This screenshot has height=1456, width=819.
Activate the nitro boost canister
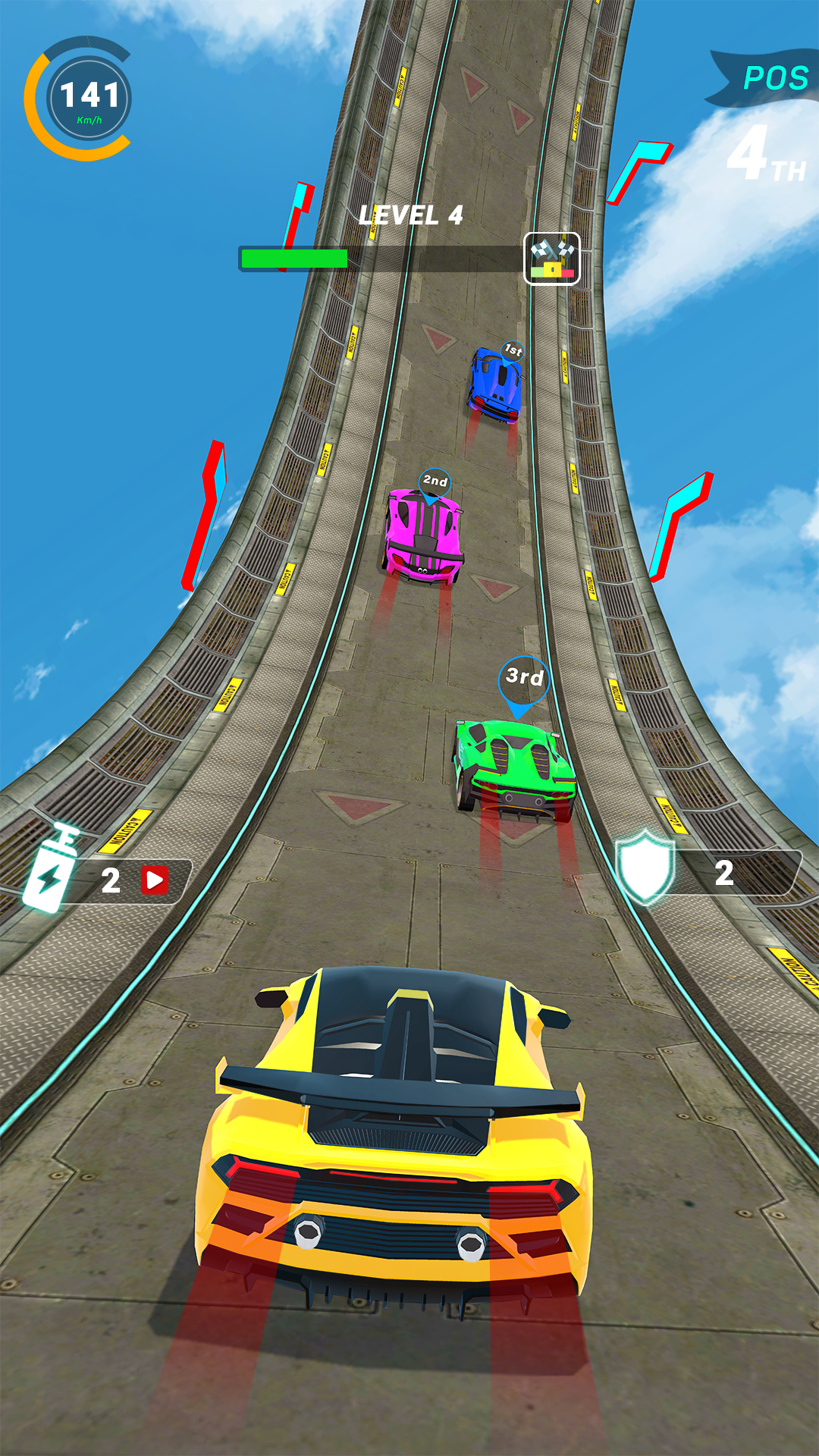(52, 871)
